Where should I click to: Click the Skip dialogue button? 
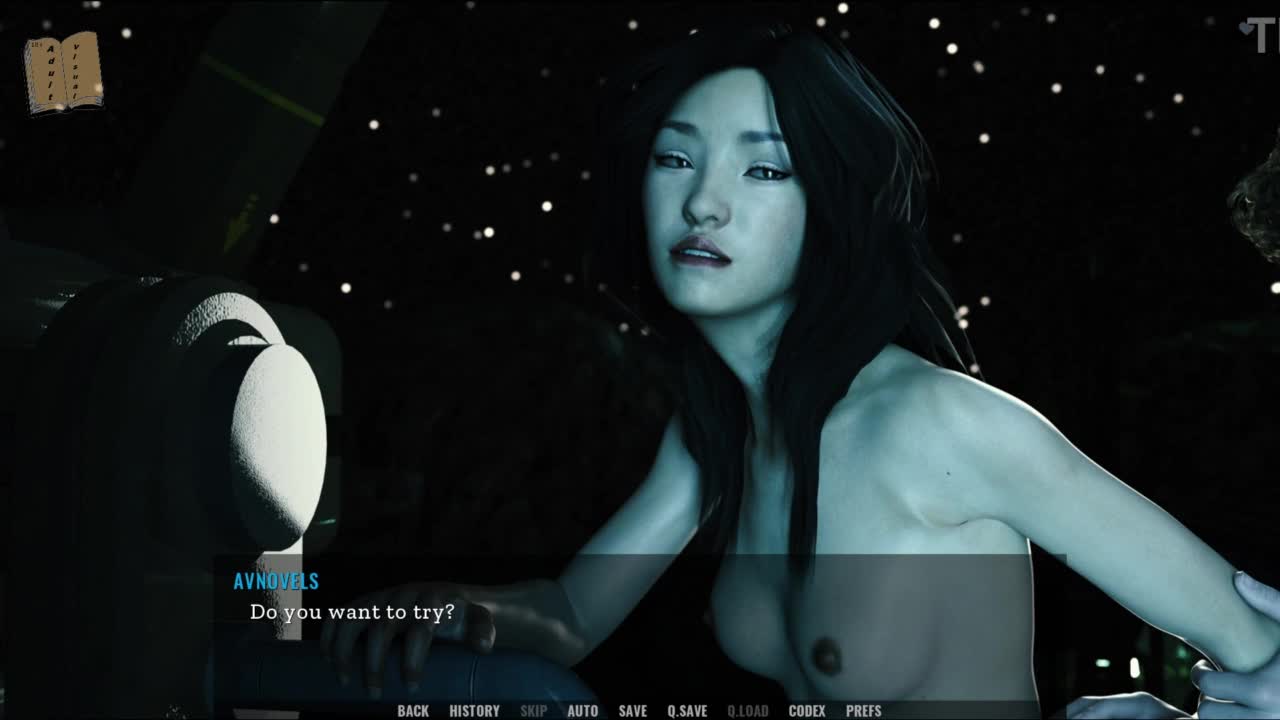533,711
